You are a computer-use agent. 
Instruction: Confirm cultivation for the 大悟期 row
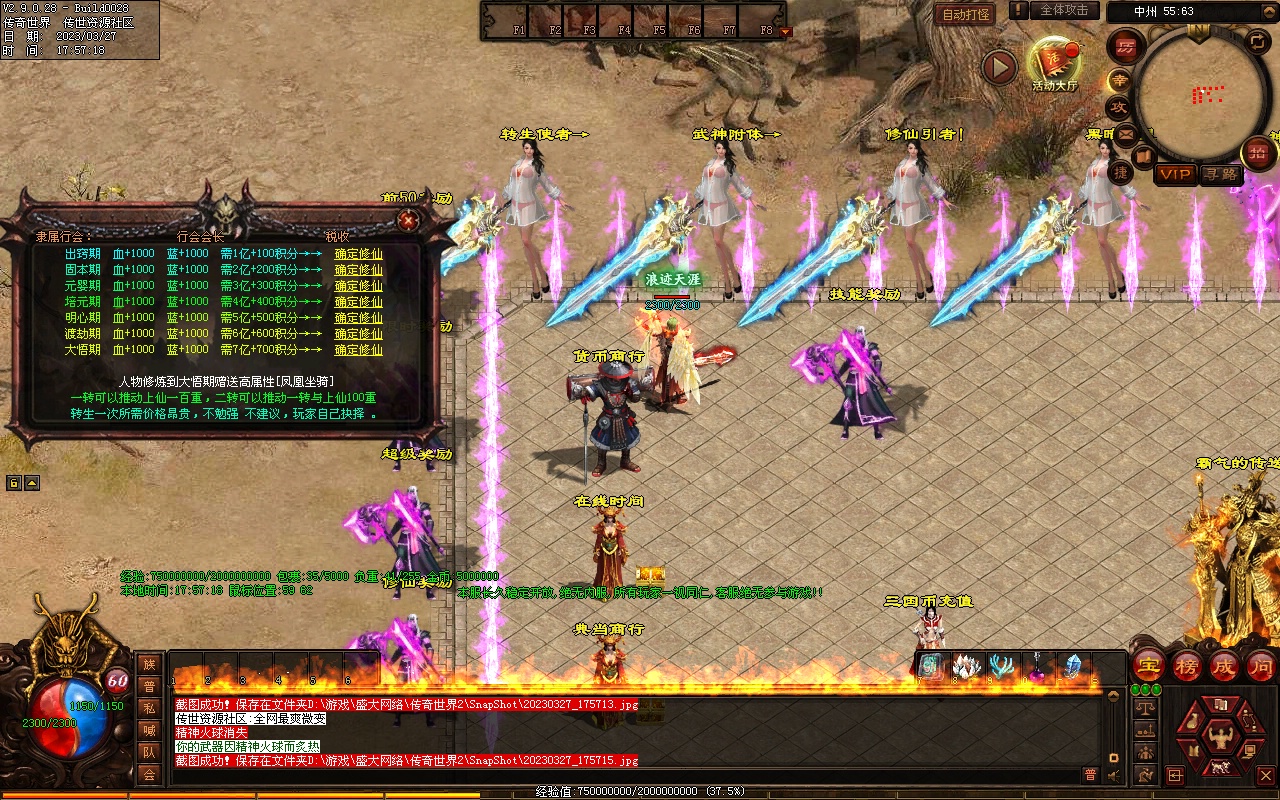coord(358,350)
